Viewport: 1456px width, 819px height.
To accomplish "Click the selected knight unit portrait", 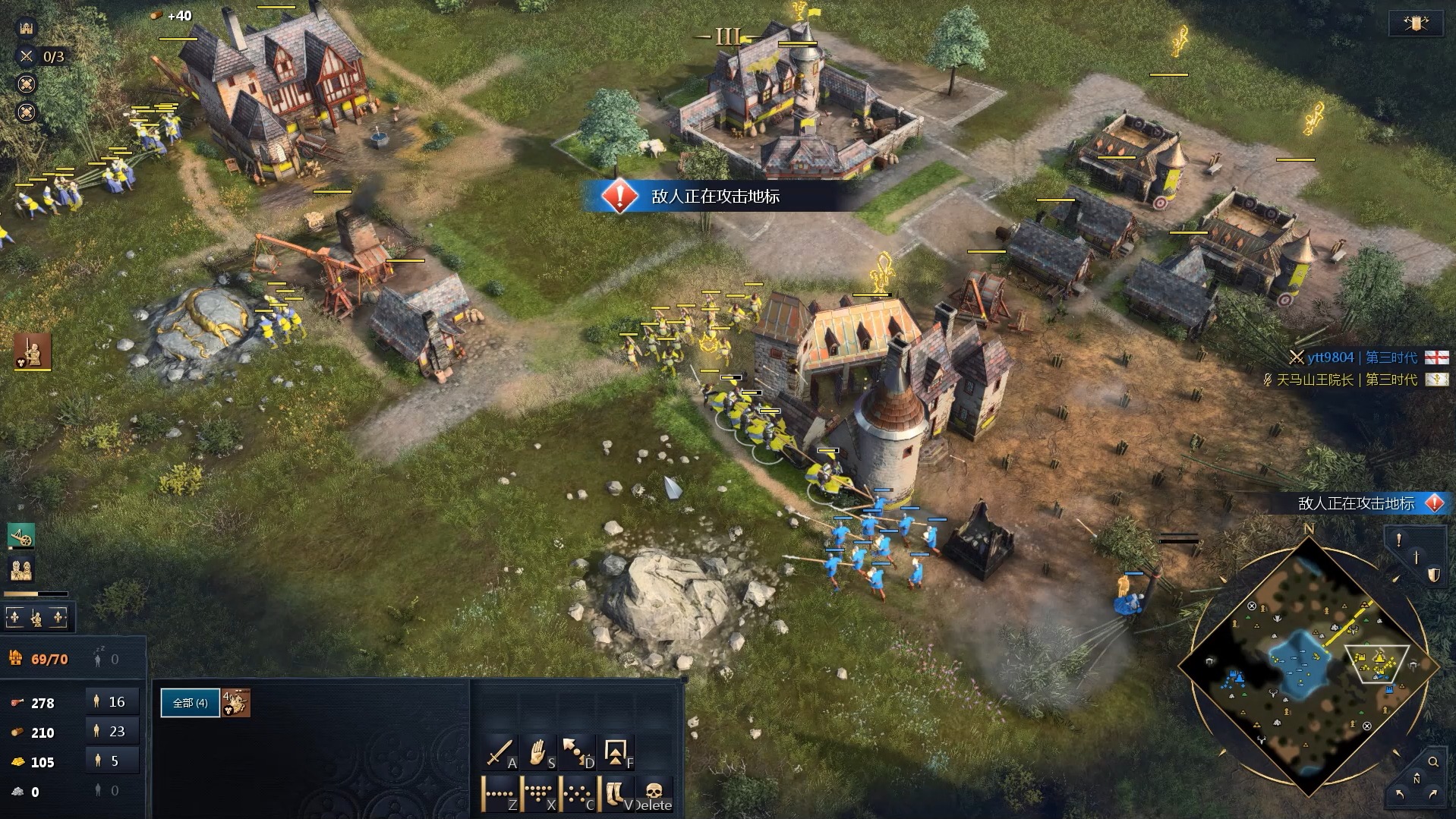I will click(236, 703).
